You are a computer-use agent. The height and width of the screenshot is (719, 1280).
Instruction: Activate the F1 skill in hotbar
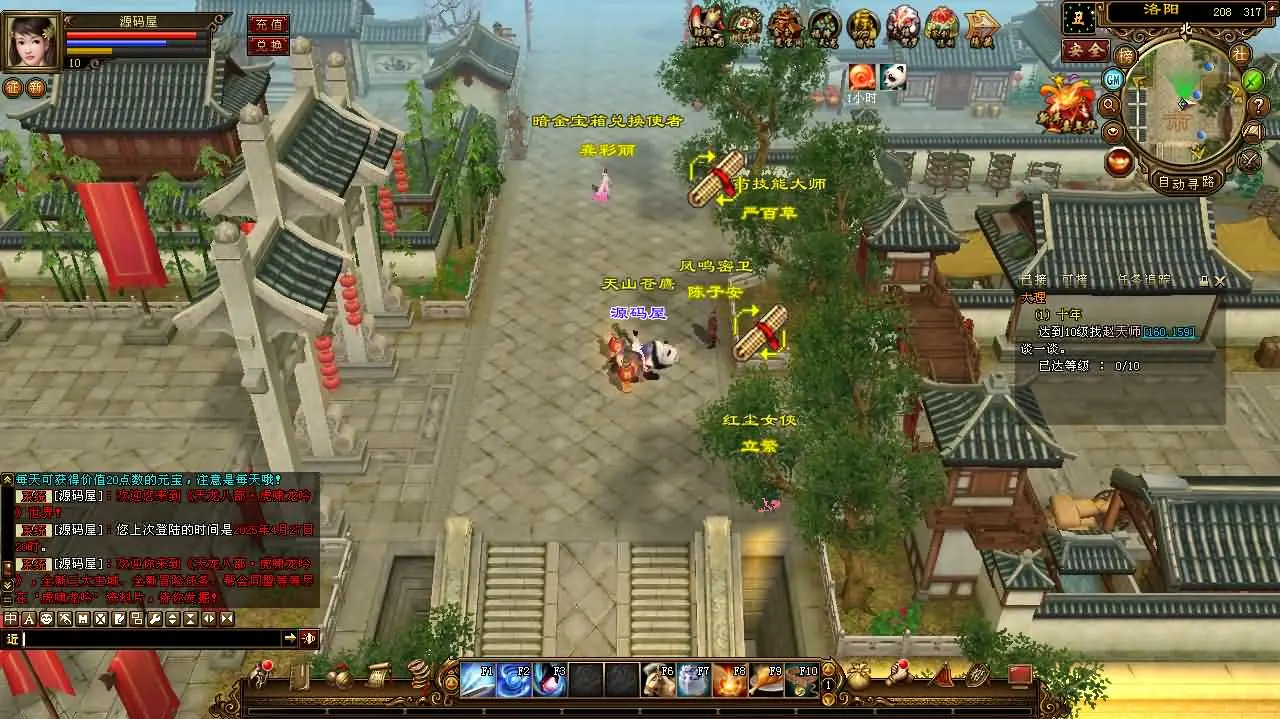pyautogui.click(x=477, y=680)
